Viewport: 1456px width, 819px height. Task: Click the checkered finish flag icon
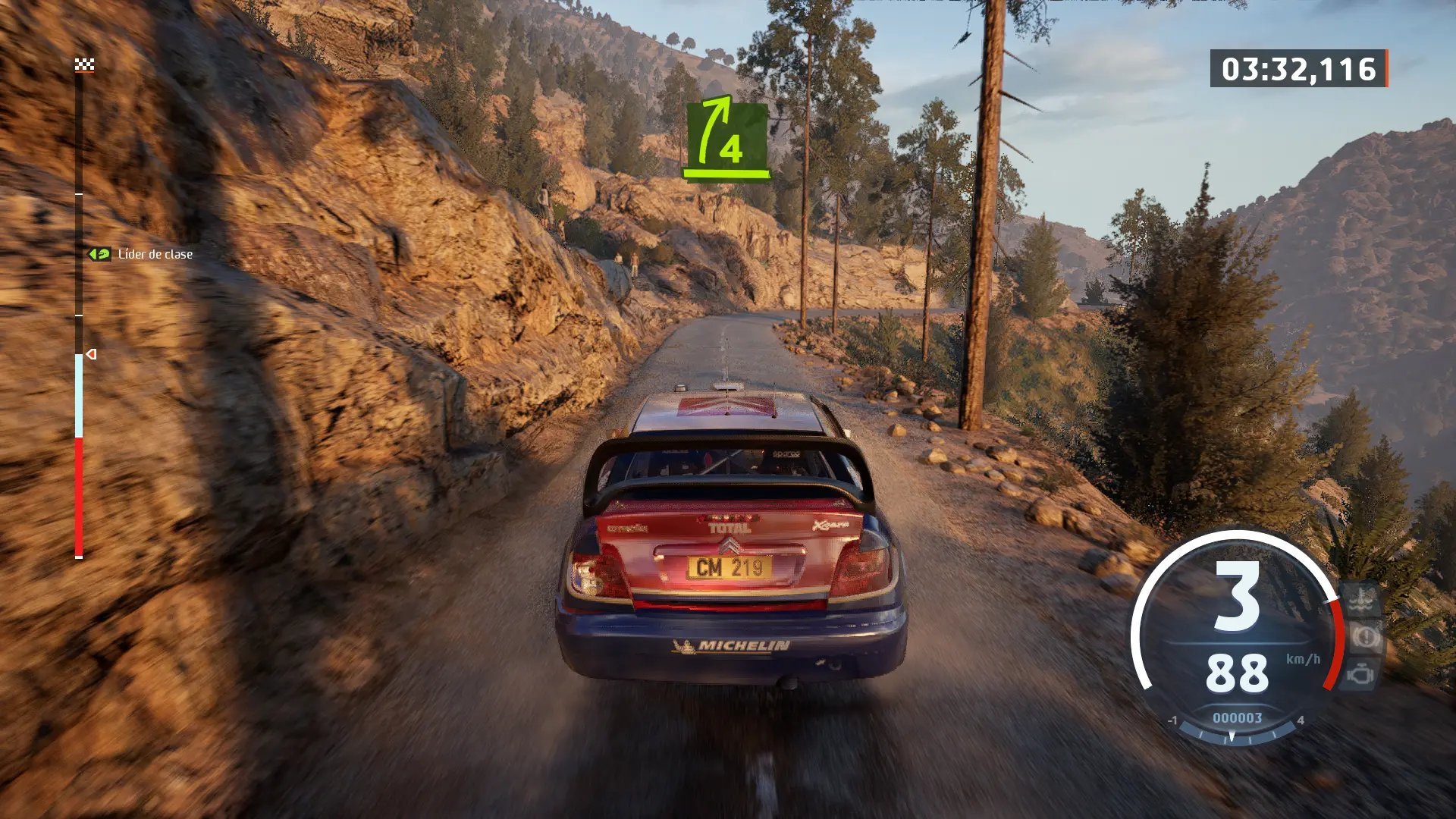(84, 64)
